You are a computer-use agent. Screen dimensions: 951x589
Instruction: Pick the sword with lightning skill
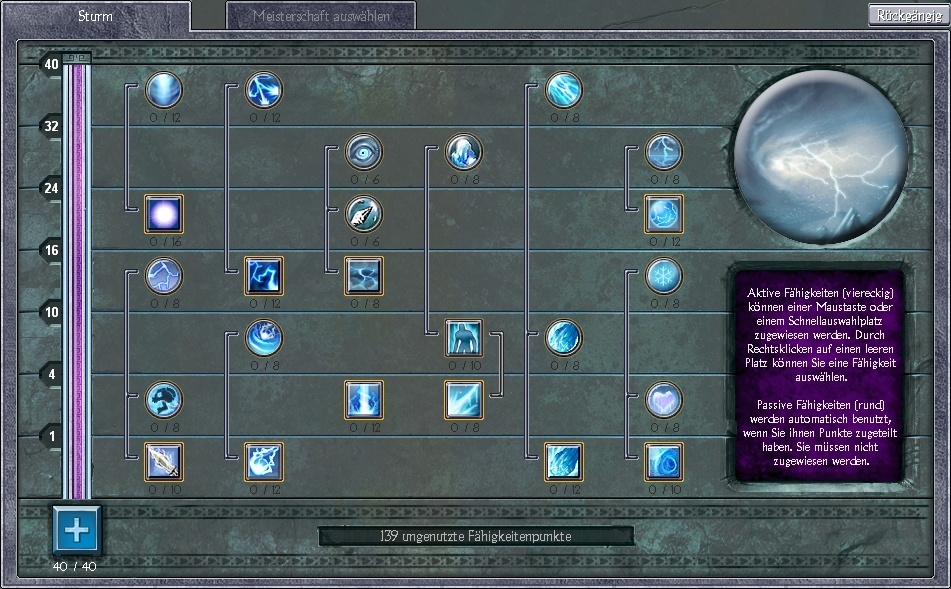164,461
